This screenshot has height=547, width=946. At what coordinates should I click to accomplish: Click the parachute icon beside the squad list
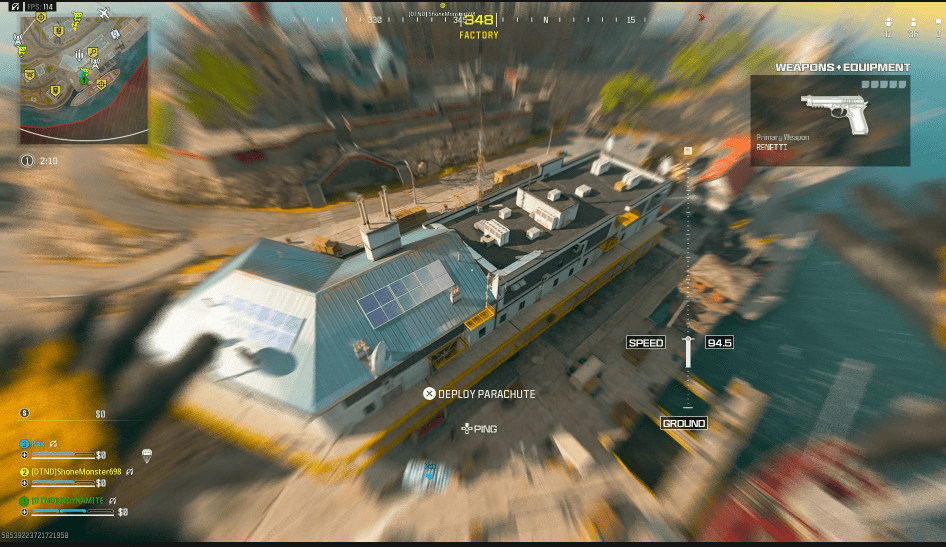(147, 456)
